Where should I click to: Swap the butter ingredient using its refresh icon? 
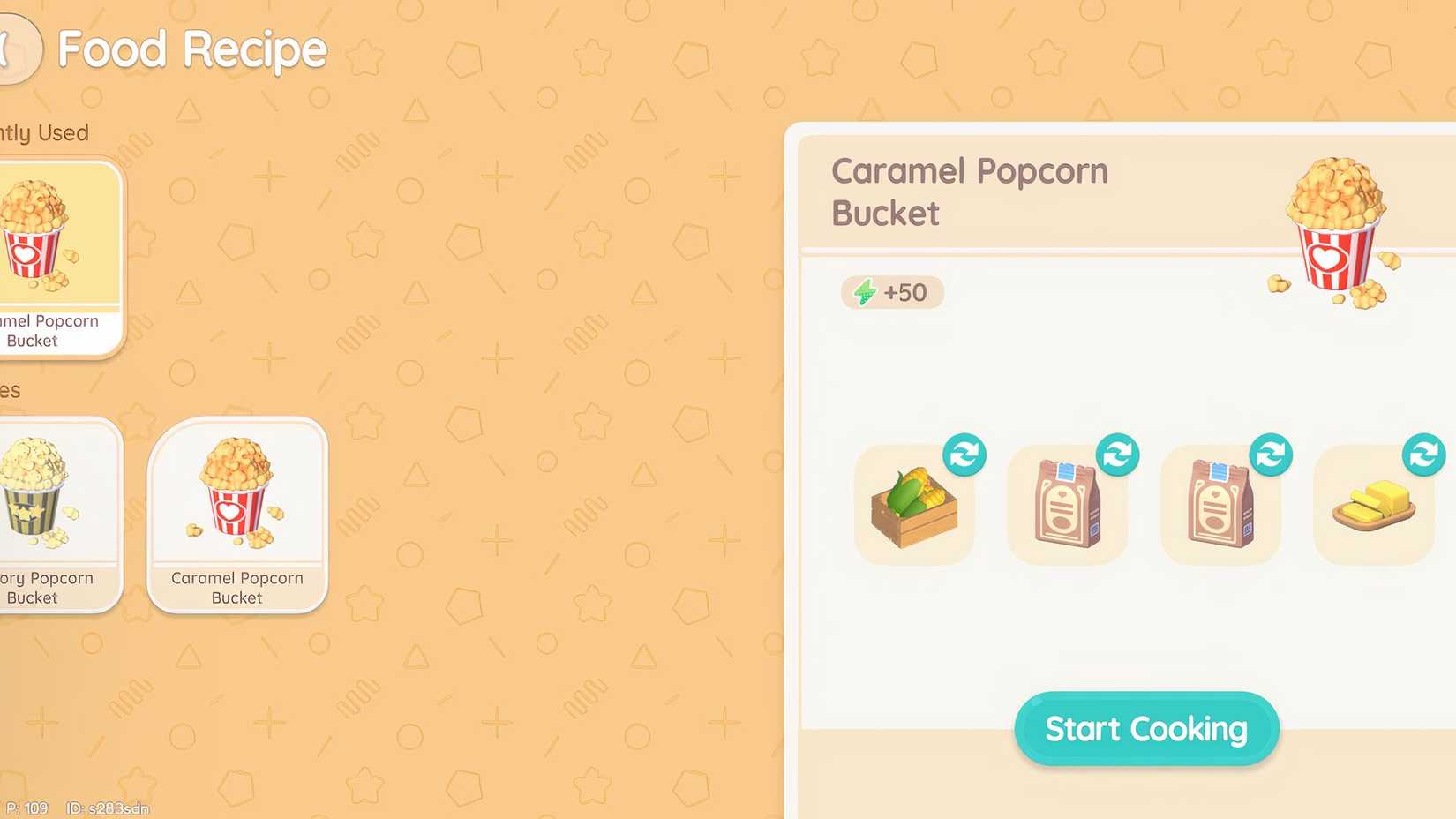tap(1423, 454)
